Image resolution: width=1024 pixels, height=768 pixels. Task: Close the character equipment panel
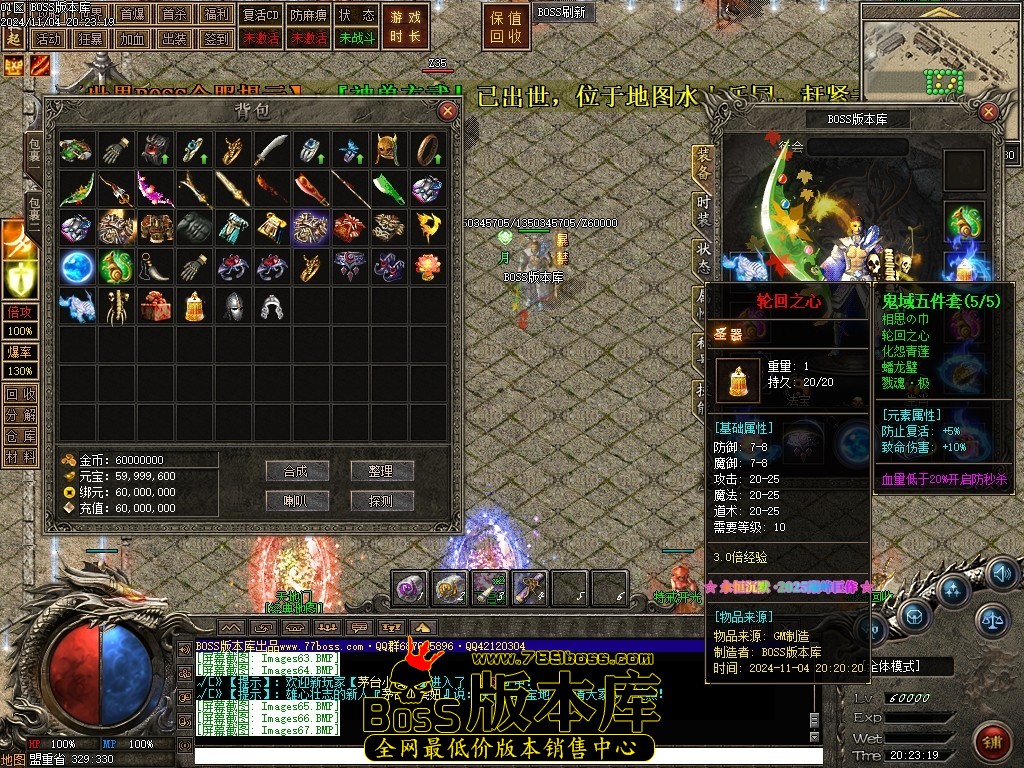tap(989, 112)
